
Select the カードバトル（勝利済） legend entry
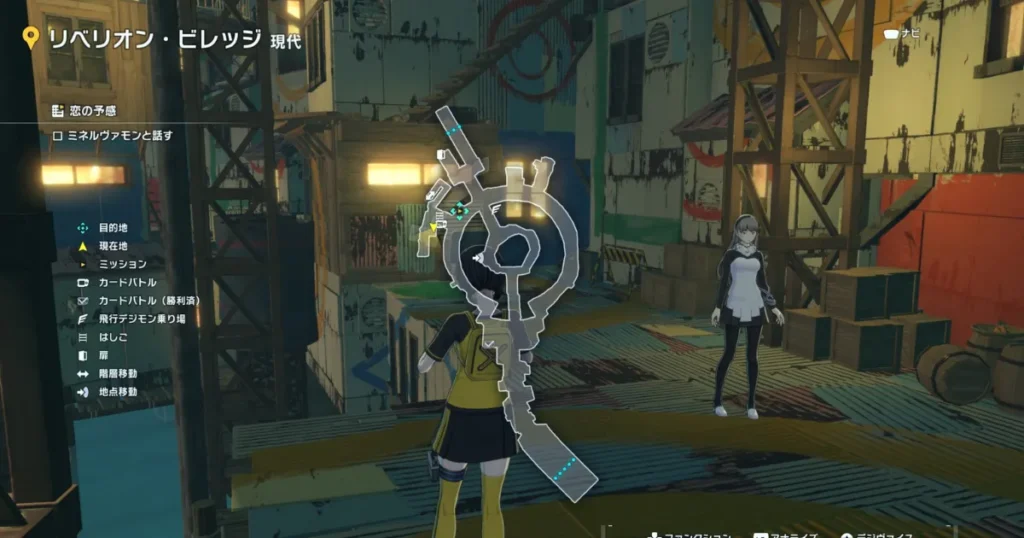[142, 301]
